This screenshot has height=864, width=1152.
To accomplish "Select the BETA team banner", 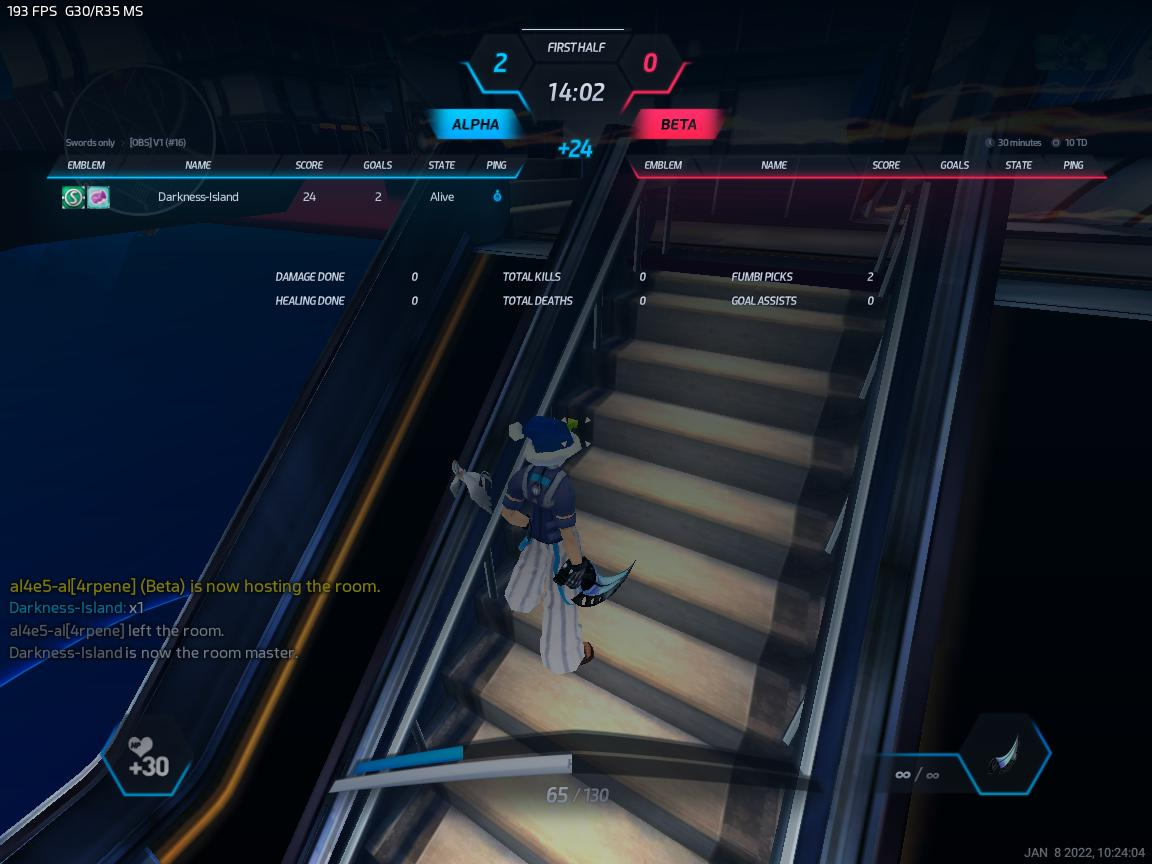I will click(679, 125).
